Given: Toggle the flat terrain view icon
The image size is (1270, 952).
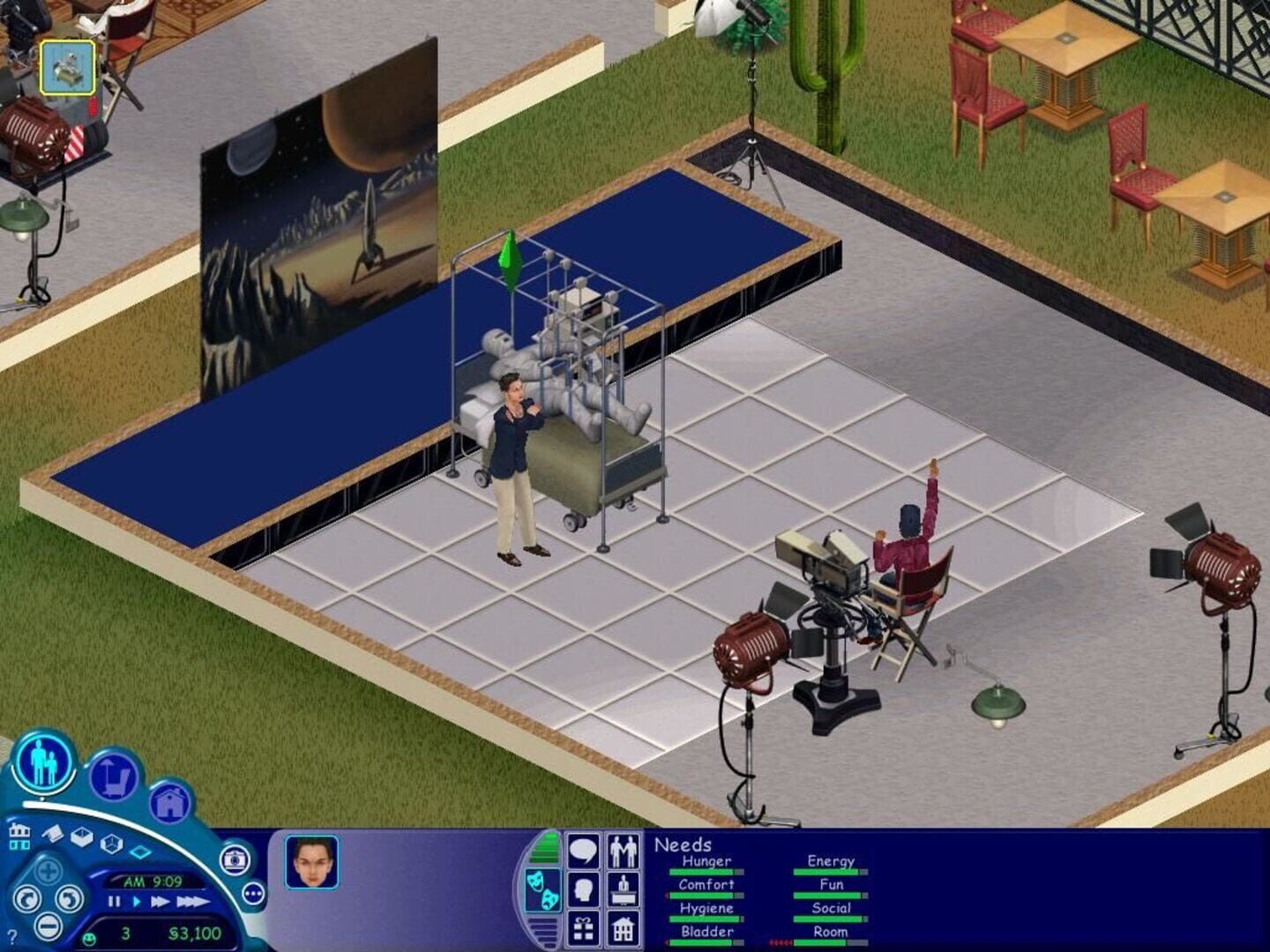Looking at the screenshot, I should coord(141,850).
